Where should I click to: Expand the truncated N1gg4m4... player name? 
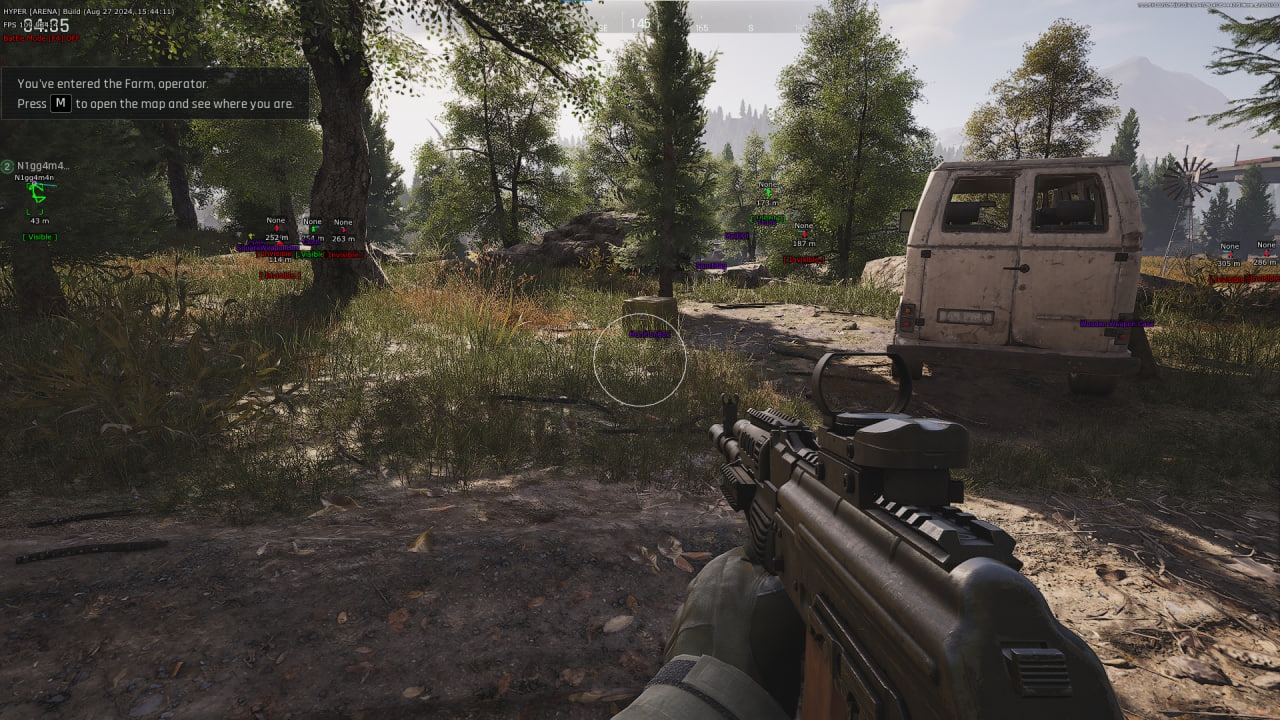pyautogui.click(x=43, y=166)
